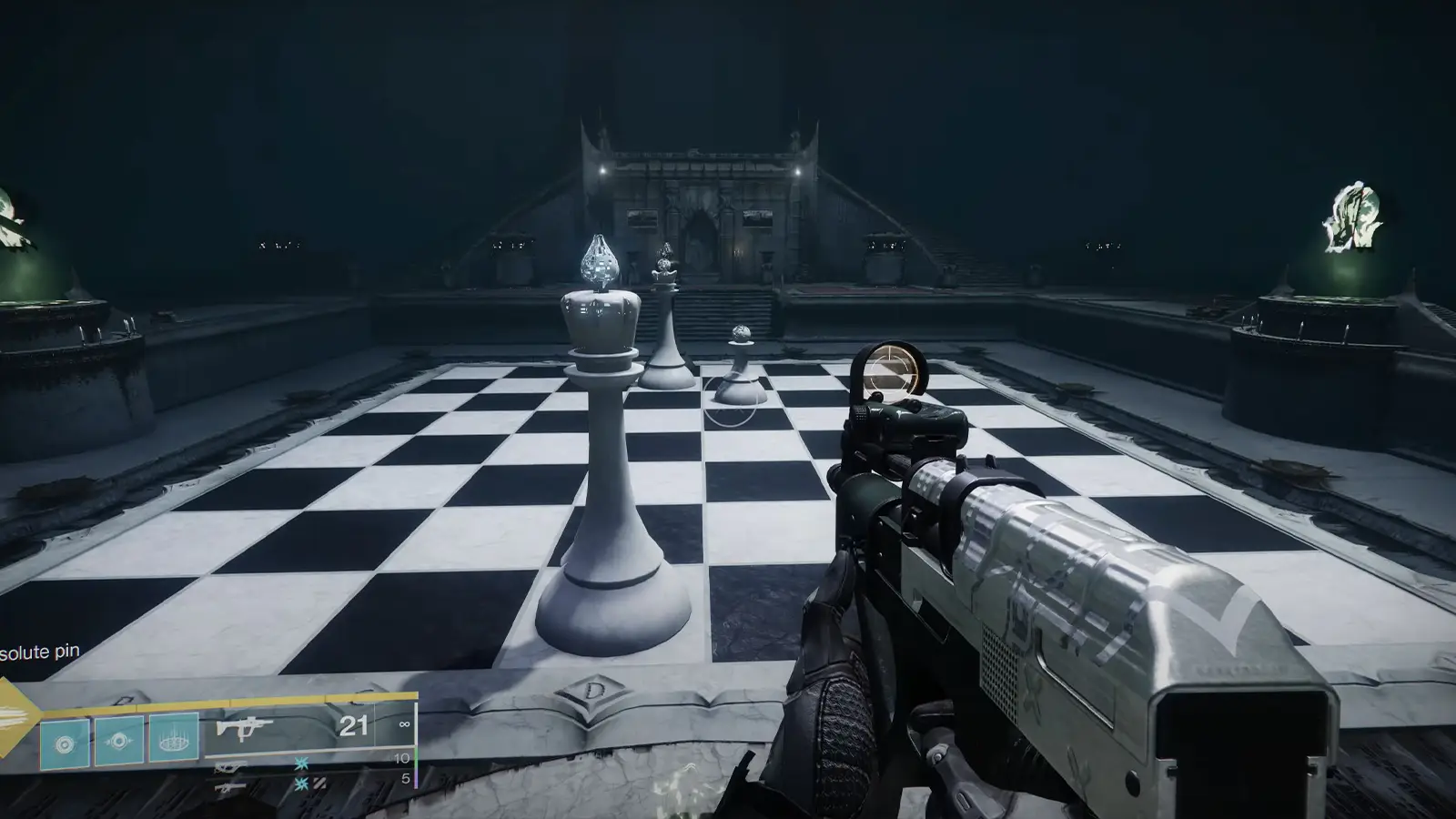Image resolution: width=1456 pixels, height=819 pixels.
Task: Click the infinity ammo symbol
Action: pos(402,726)
